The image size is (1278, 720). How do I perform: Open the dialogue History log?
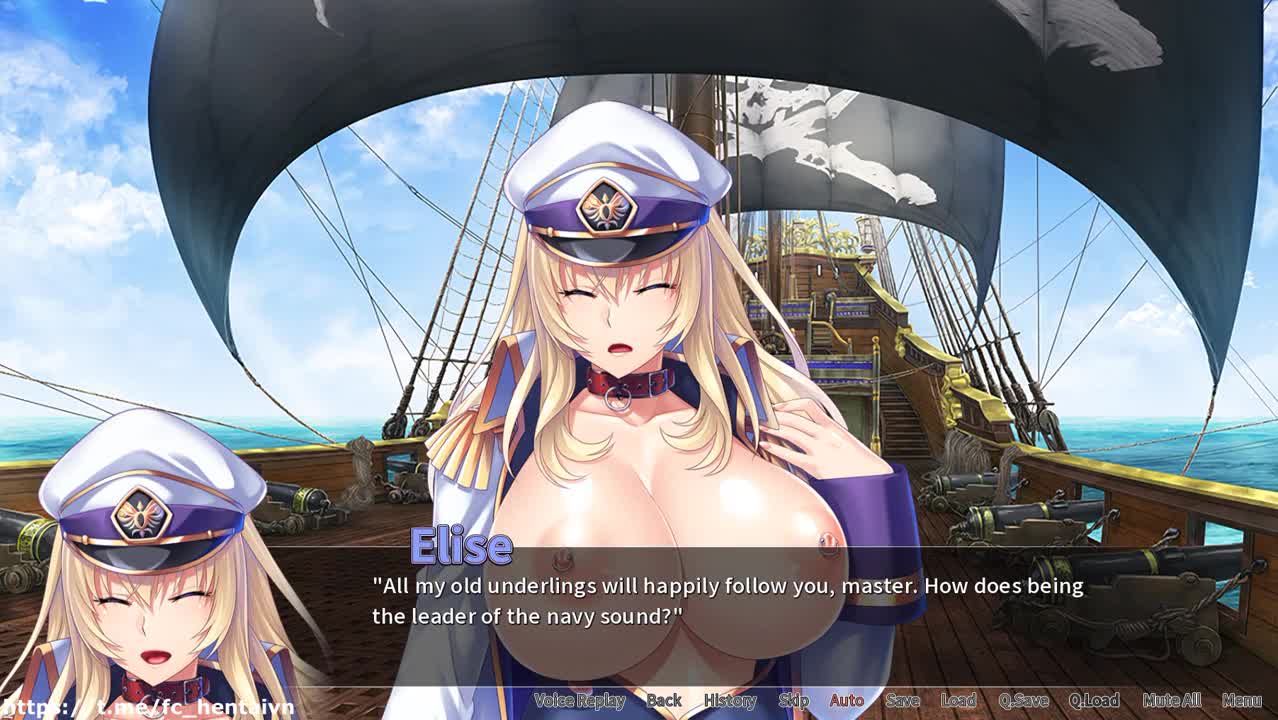tap(730, 700)
